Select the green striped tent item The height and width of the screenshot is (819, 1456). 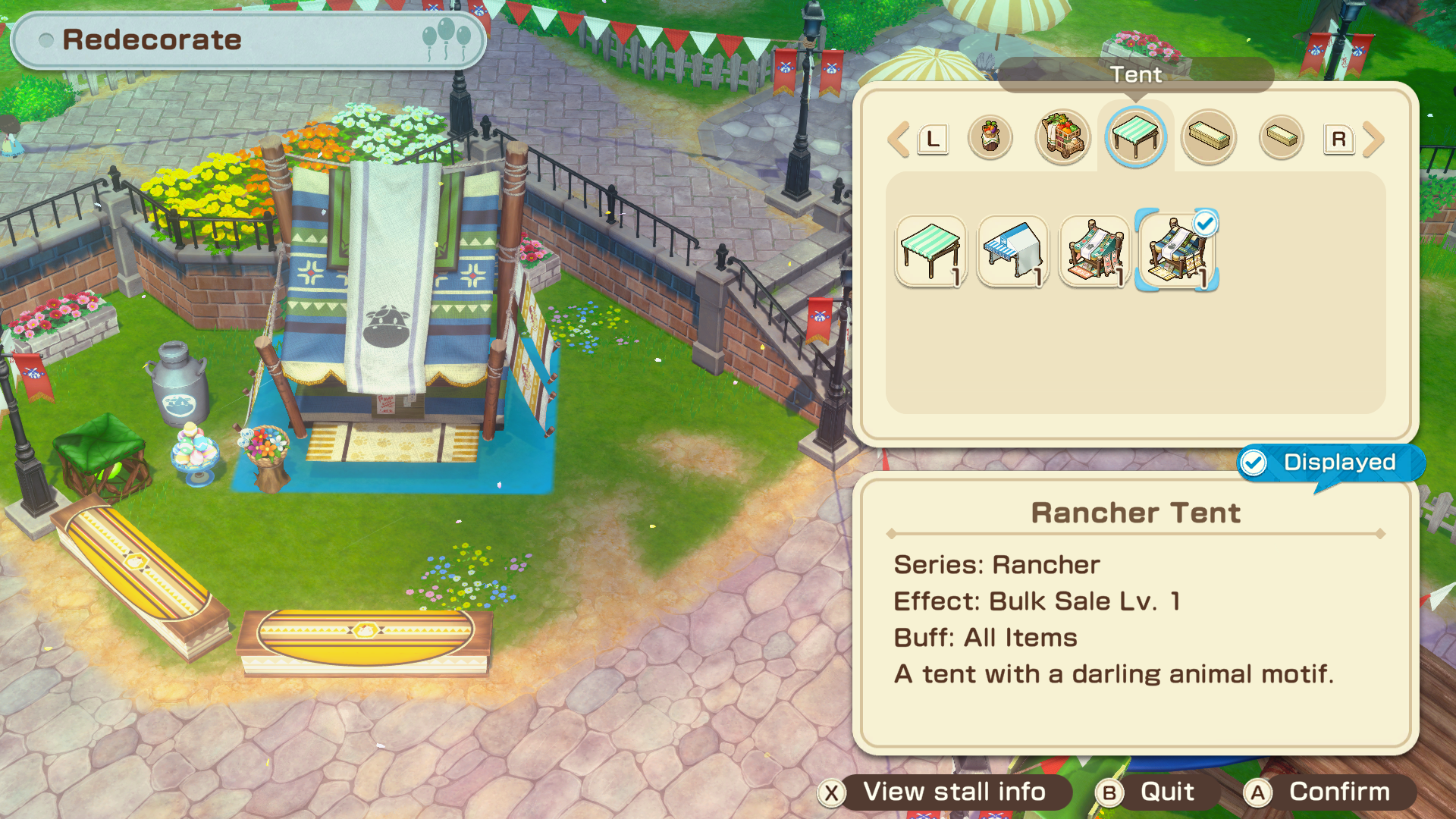pyautogui.click(x=931, y=251)
